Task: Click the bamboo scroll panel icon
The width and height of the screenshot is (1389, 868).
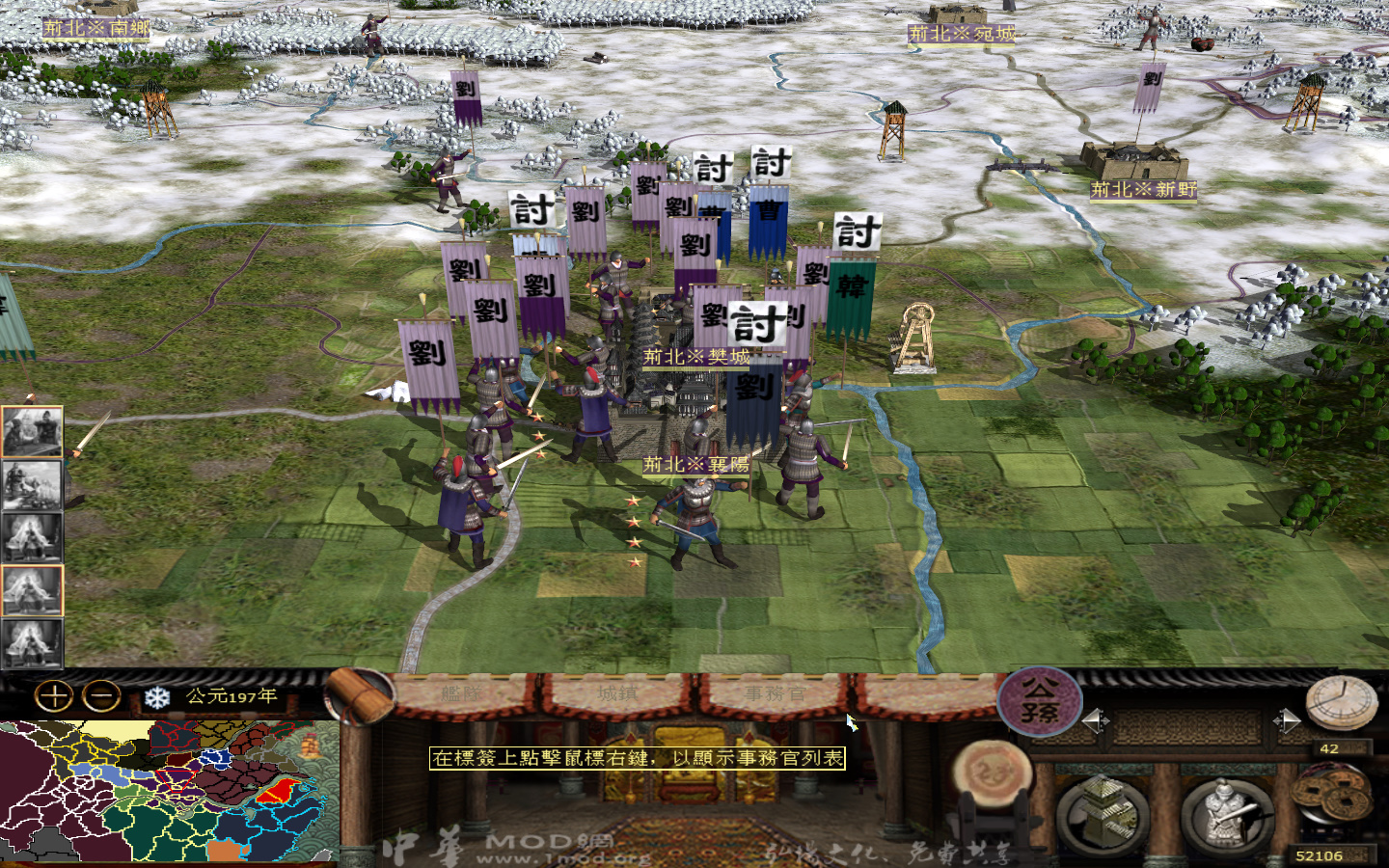Action: tap(353, 694)
